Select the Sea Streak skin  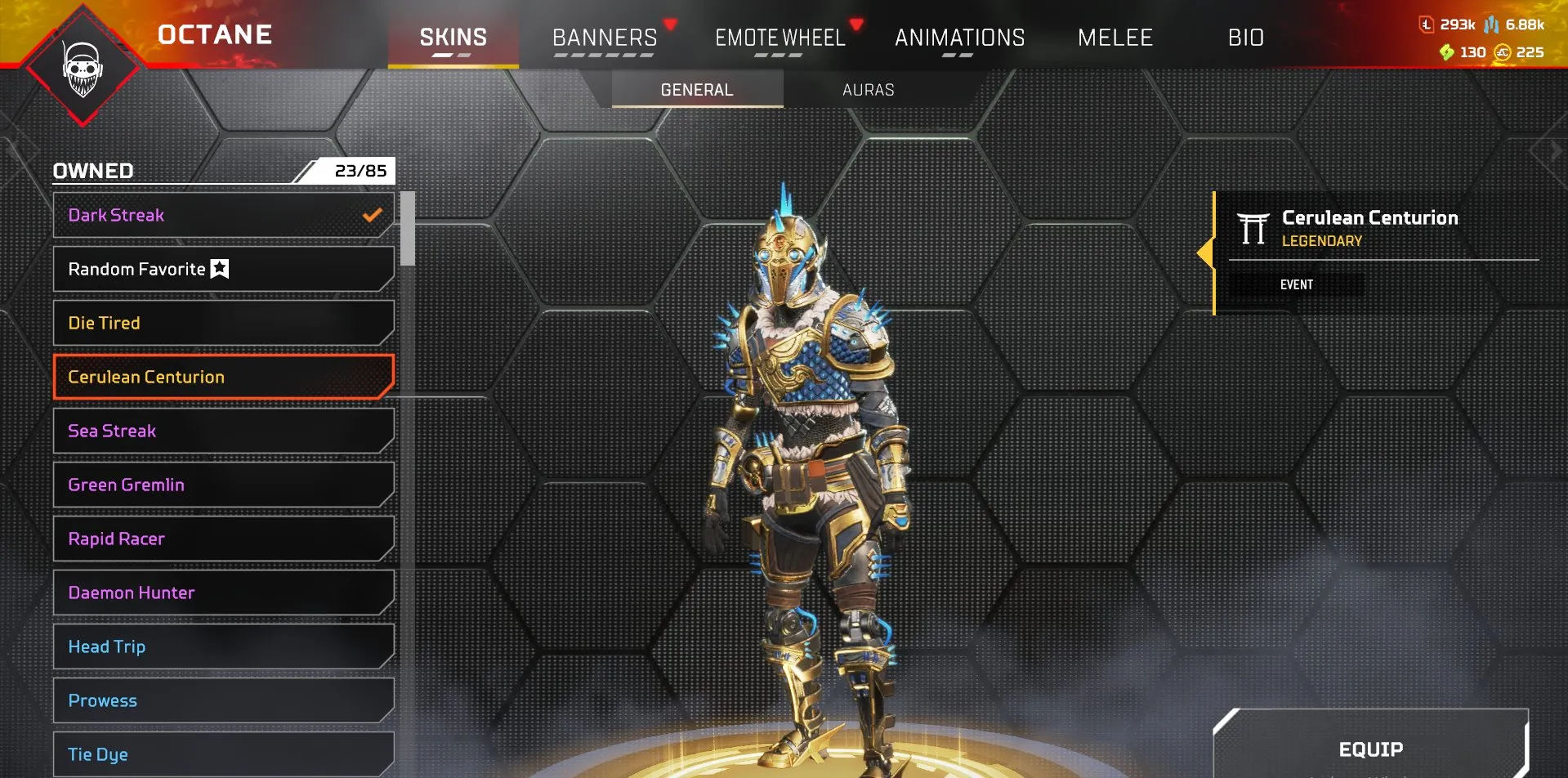[x=222, y=431]
